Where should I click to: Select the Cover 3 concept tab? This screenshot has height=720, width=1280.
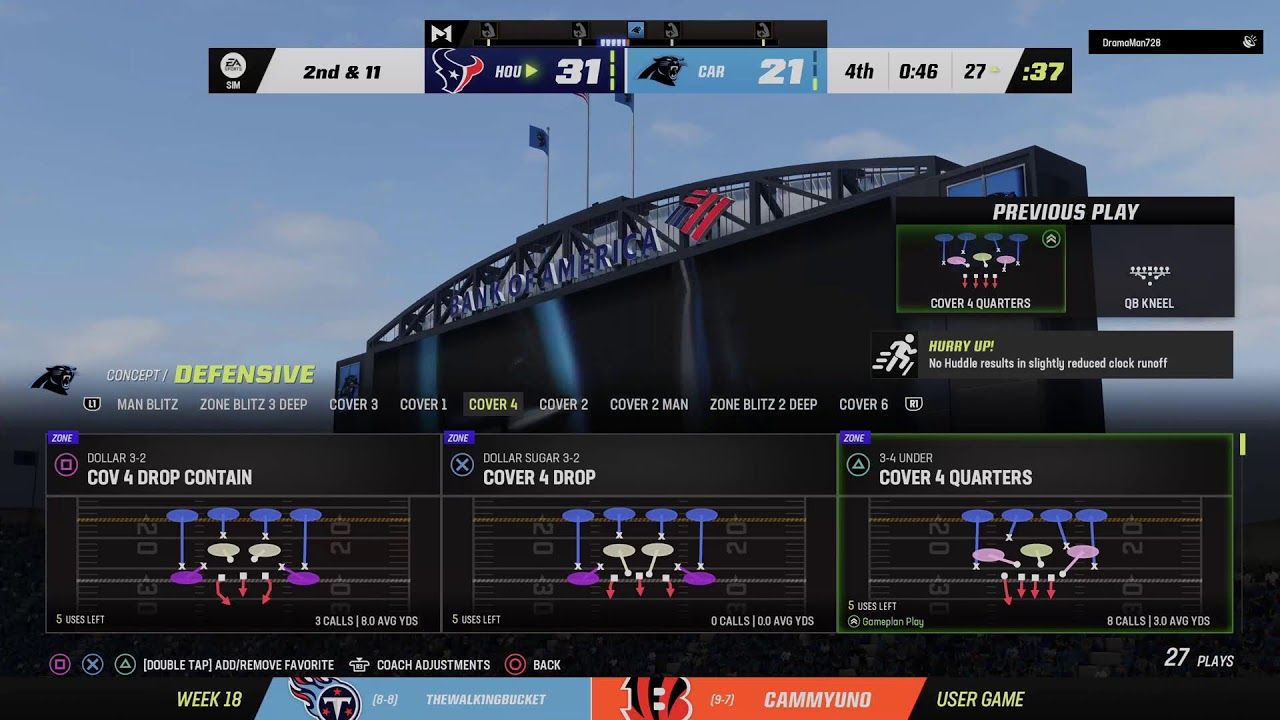353,404
